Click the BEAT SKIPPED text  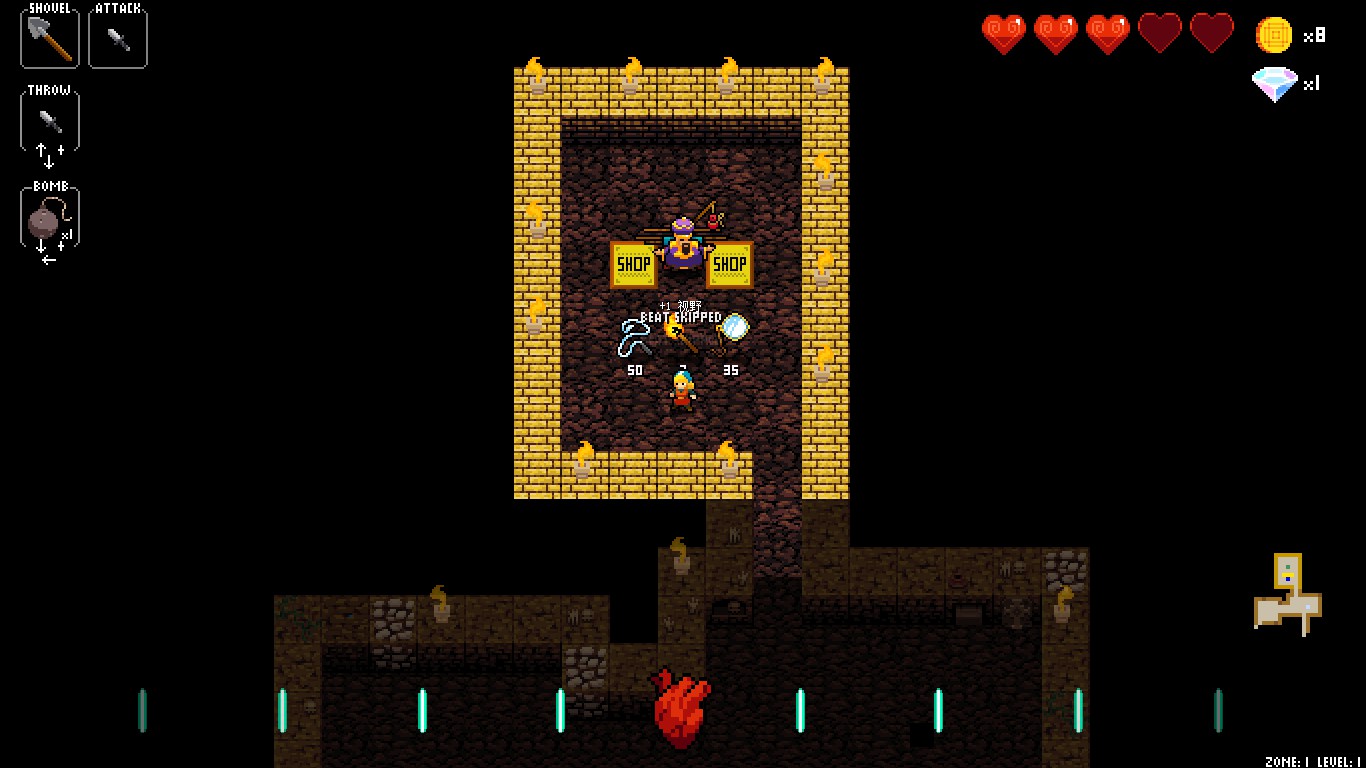(681, 316)
